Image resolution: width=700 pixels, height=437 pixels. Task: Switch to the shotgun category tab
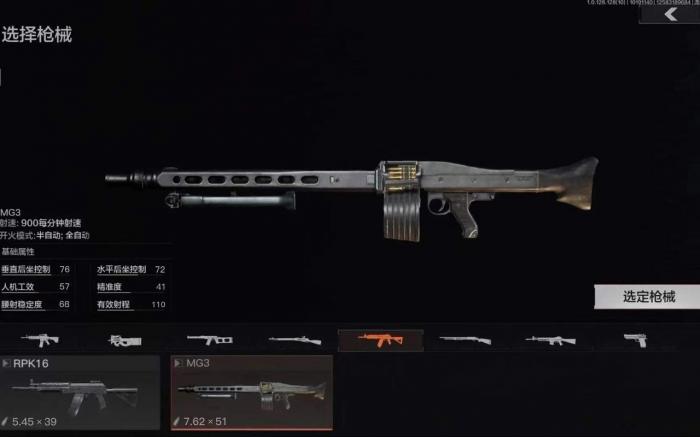pos(465,340)
